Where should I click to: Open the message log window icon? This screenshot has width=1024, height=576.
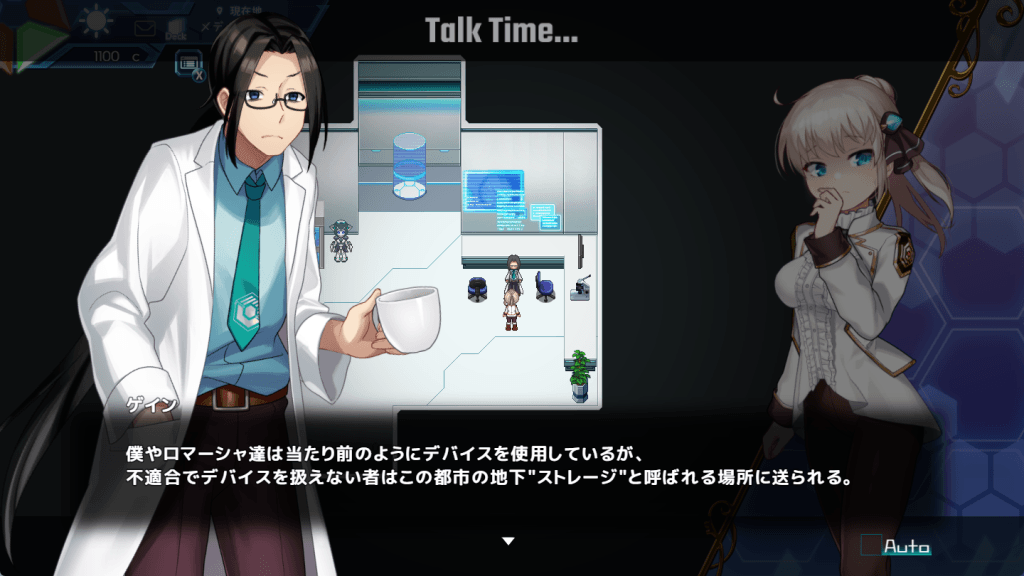click(x=186, y=62)
